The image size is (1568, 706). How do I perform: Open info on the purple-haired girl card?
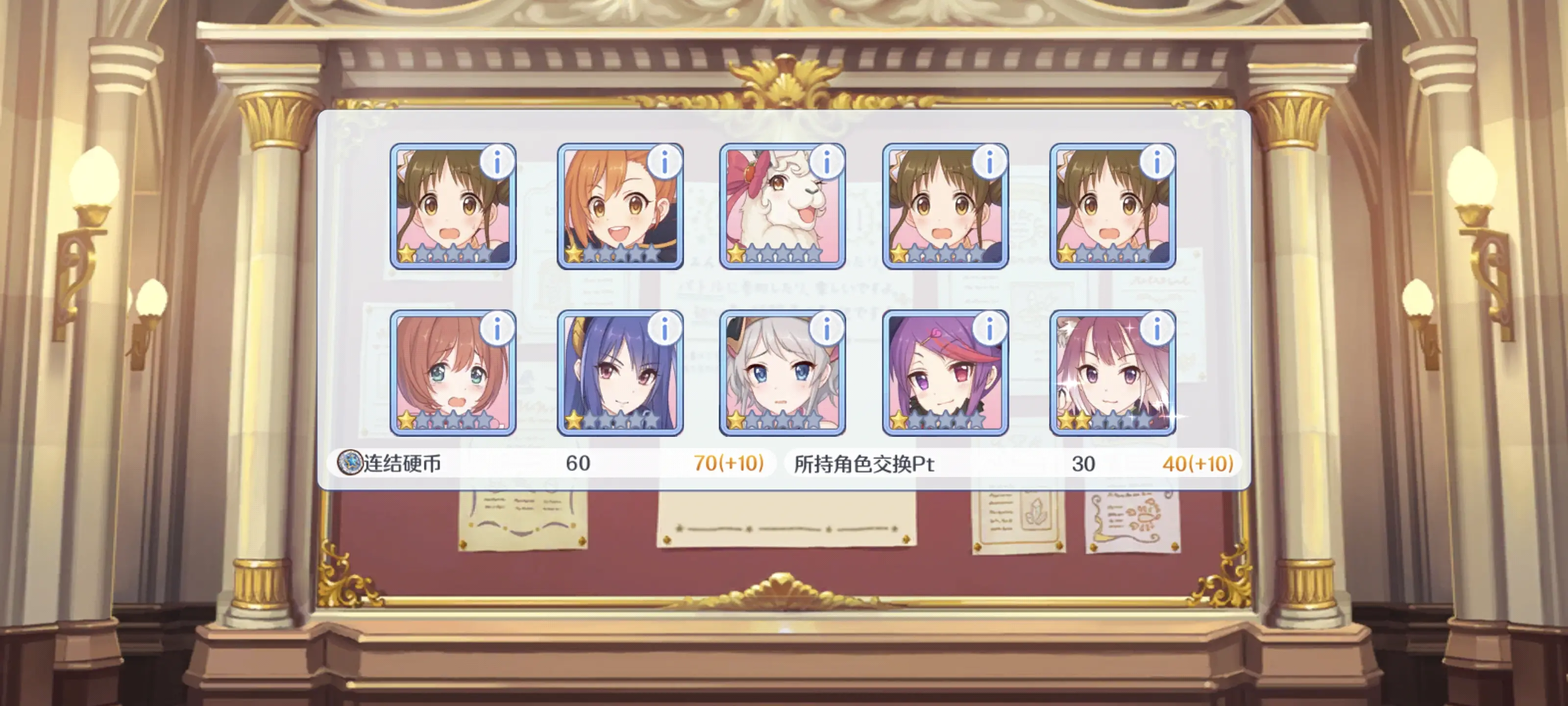tap(989, 329)
